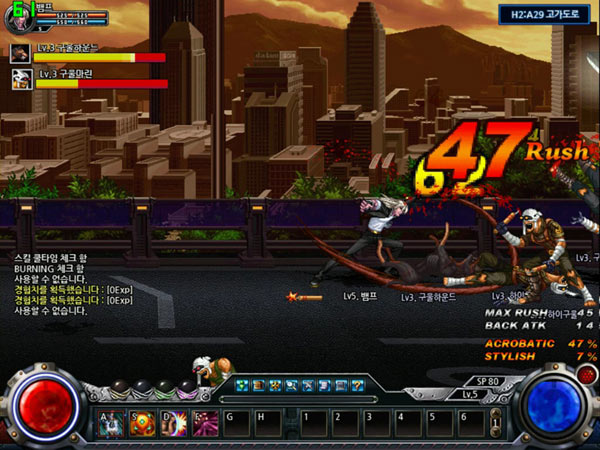Click the green gem menu icon
This screenshot has width=600, height=450.
242,385
